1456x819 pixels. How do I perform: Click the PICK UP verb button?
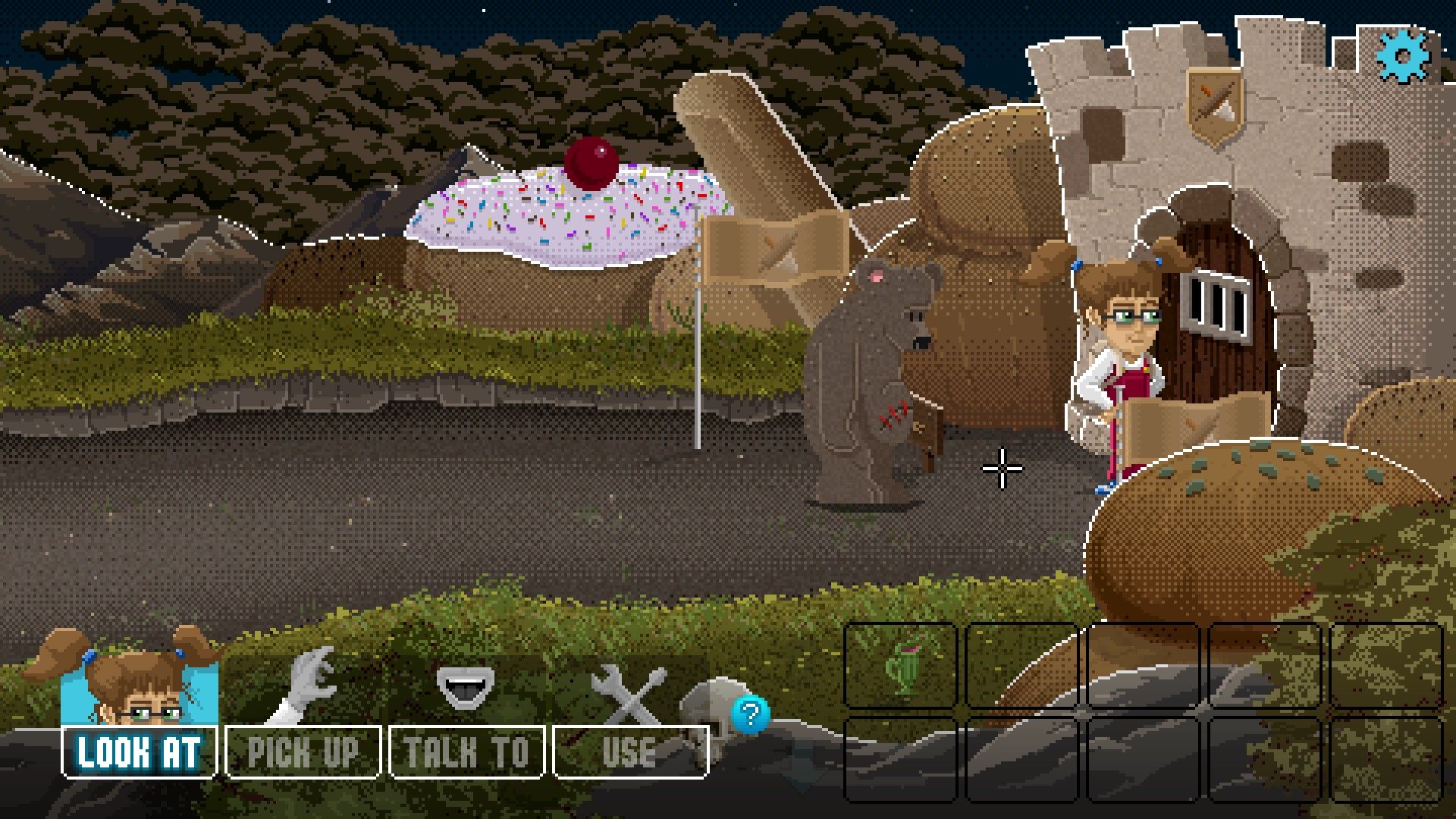[x=302, y=751]
